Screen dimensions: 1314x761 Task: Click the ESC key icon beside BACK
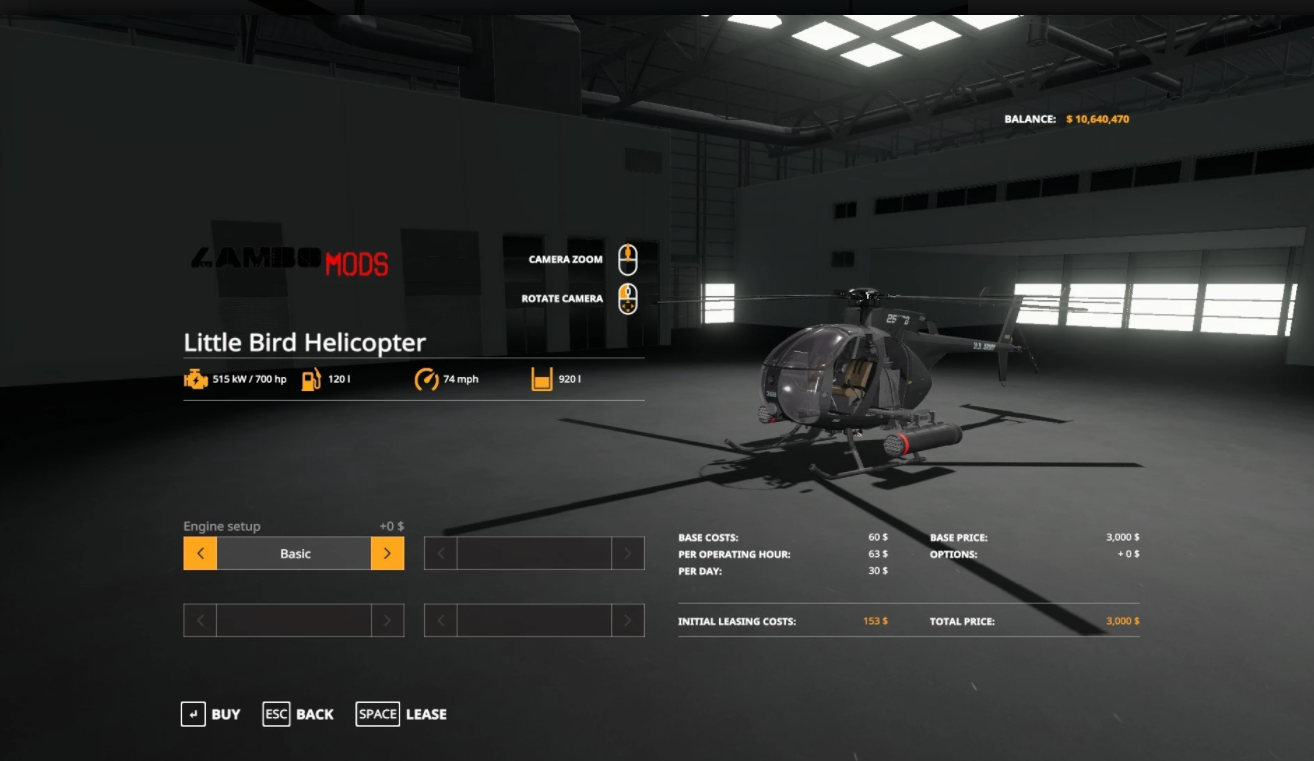point(276,713)
